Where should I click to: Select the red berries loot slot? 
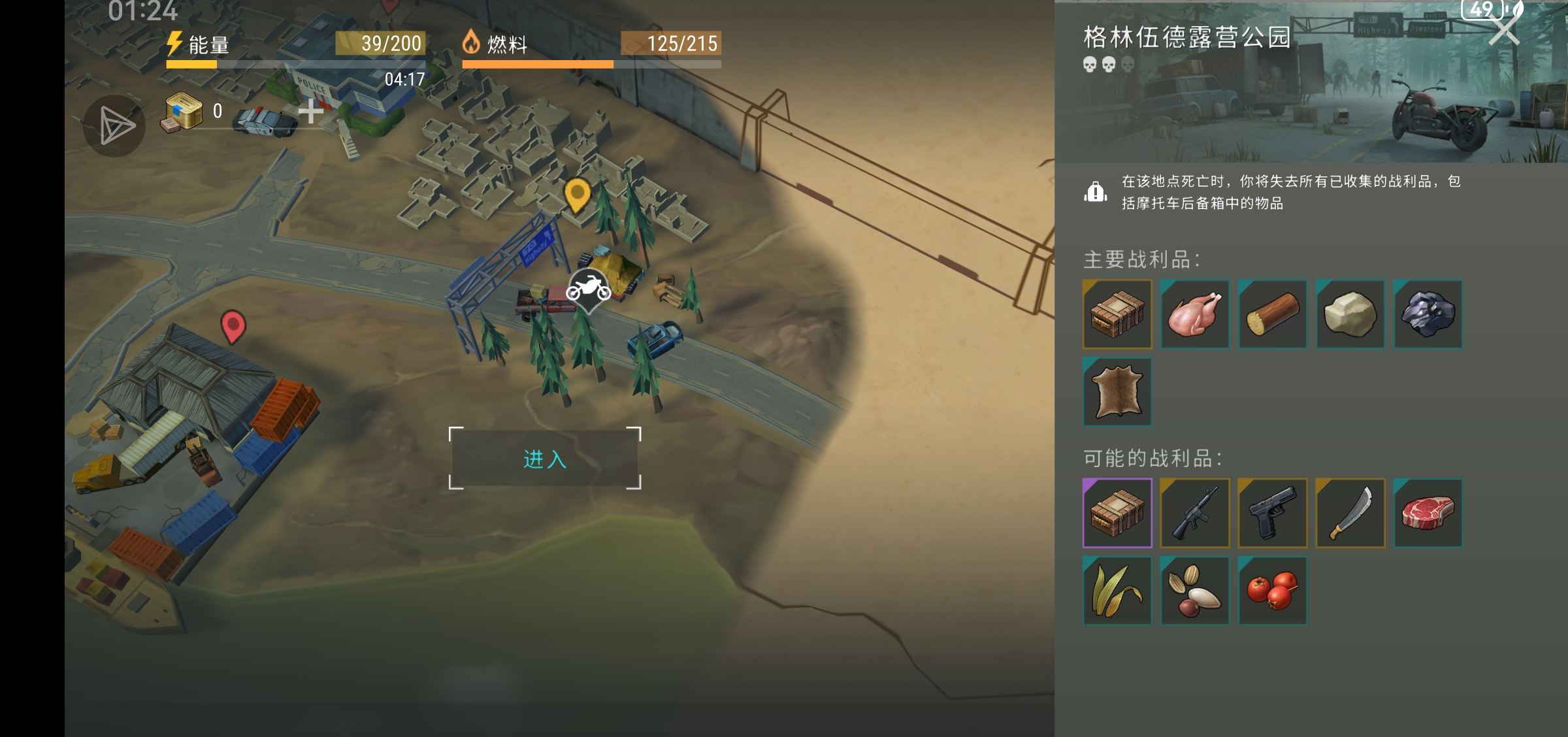(1273, 591)
